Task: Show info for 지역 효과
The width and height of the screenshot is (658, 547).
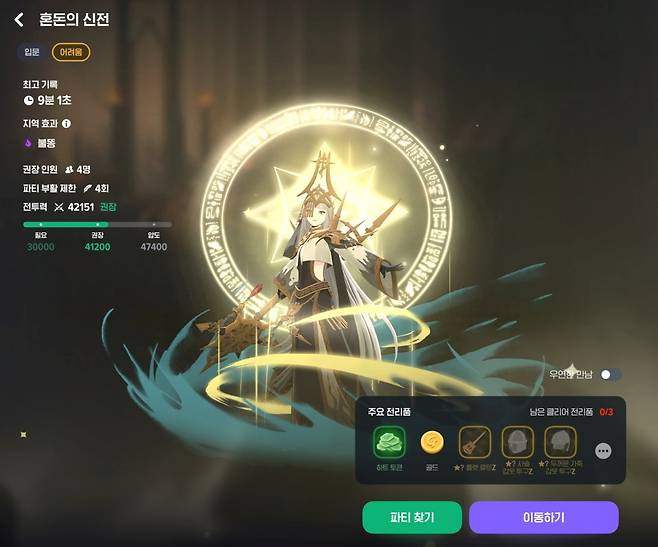Action: 67,124
